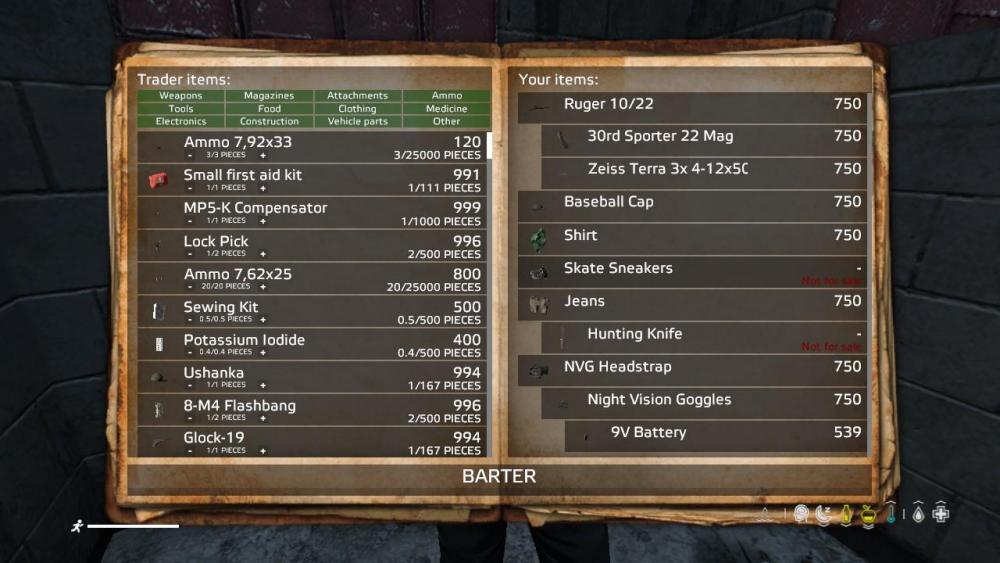Viewport: 1000px width, 563px height.
Task: Switch to the Magazines category
Action: click(269, 96)
